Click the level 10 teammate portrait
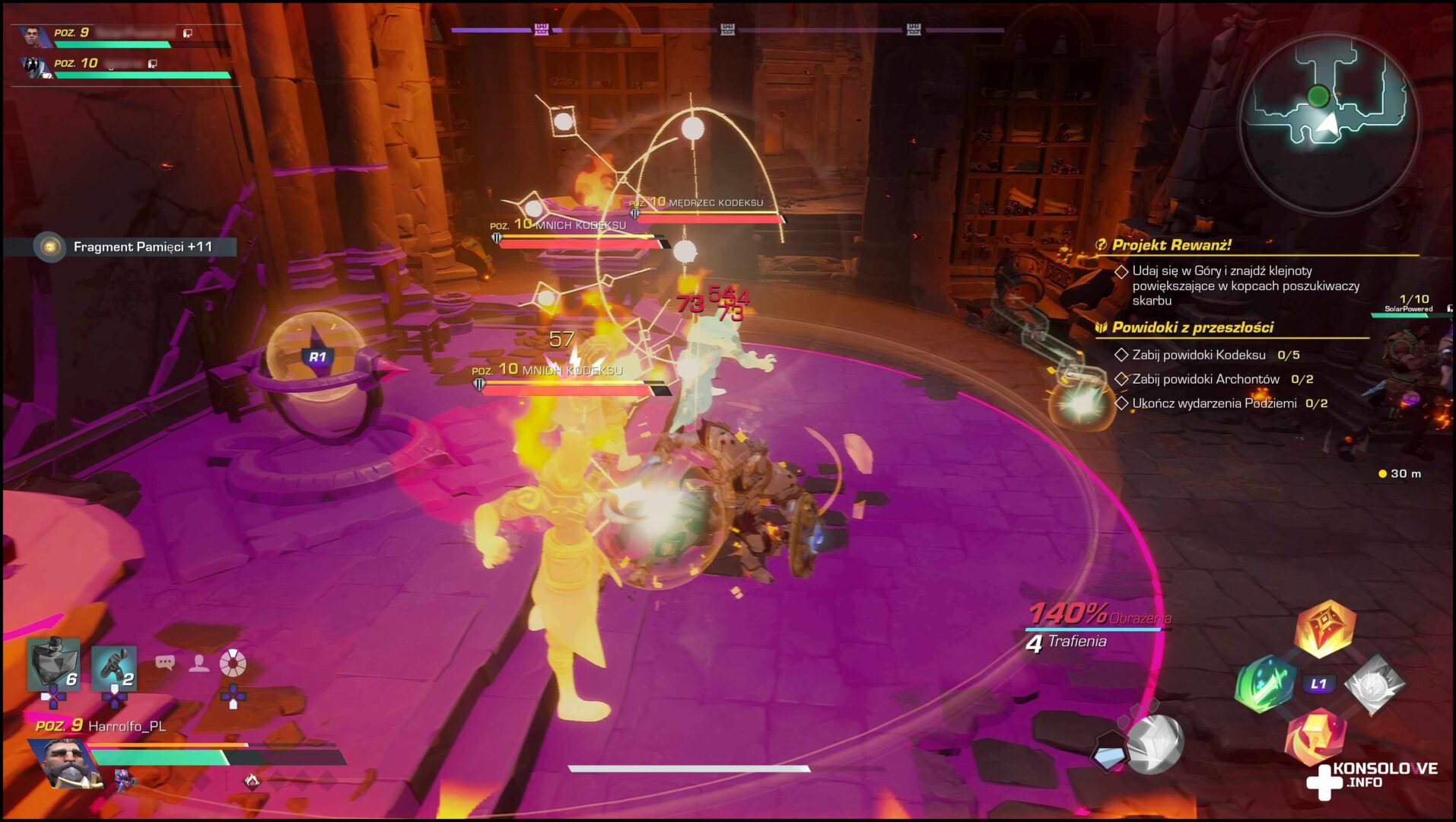 33,67
